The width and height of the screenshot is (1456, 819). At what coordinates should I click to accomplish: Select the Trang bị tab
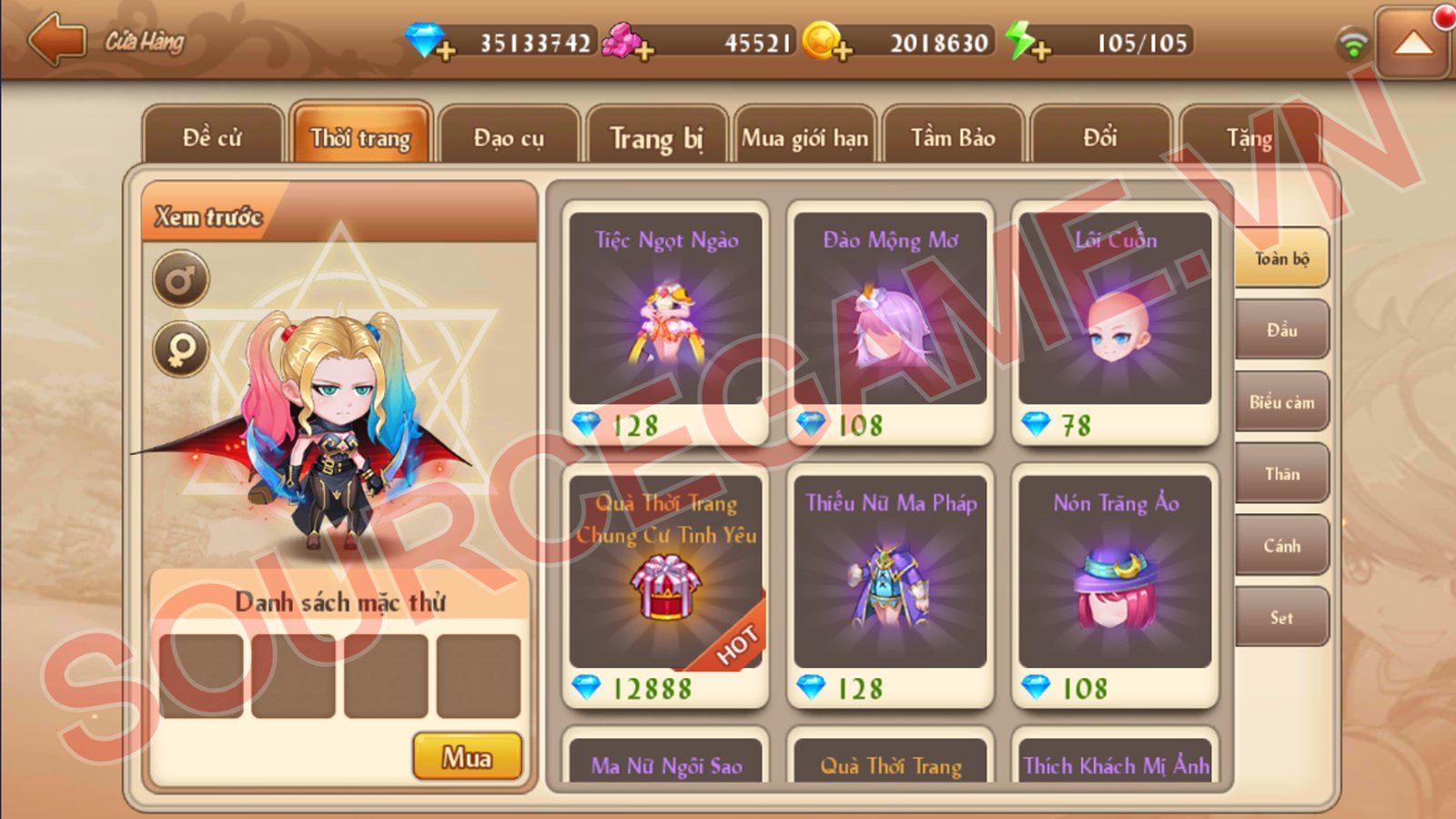pos(656,137)
